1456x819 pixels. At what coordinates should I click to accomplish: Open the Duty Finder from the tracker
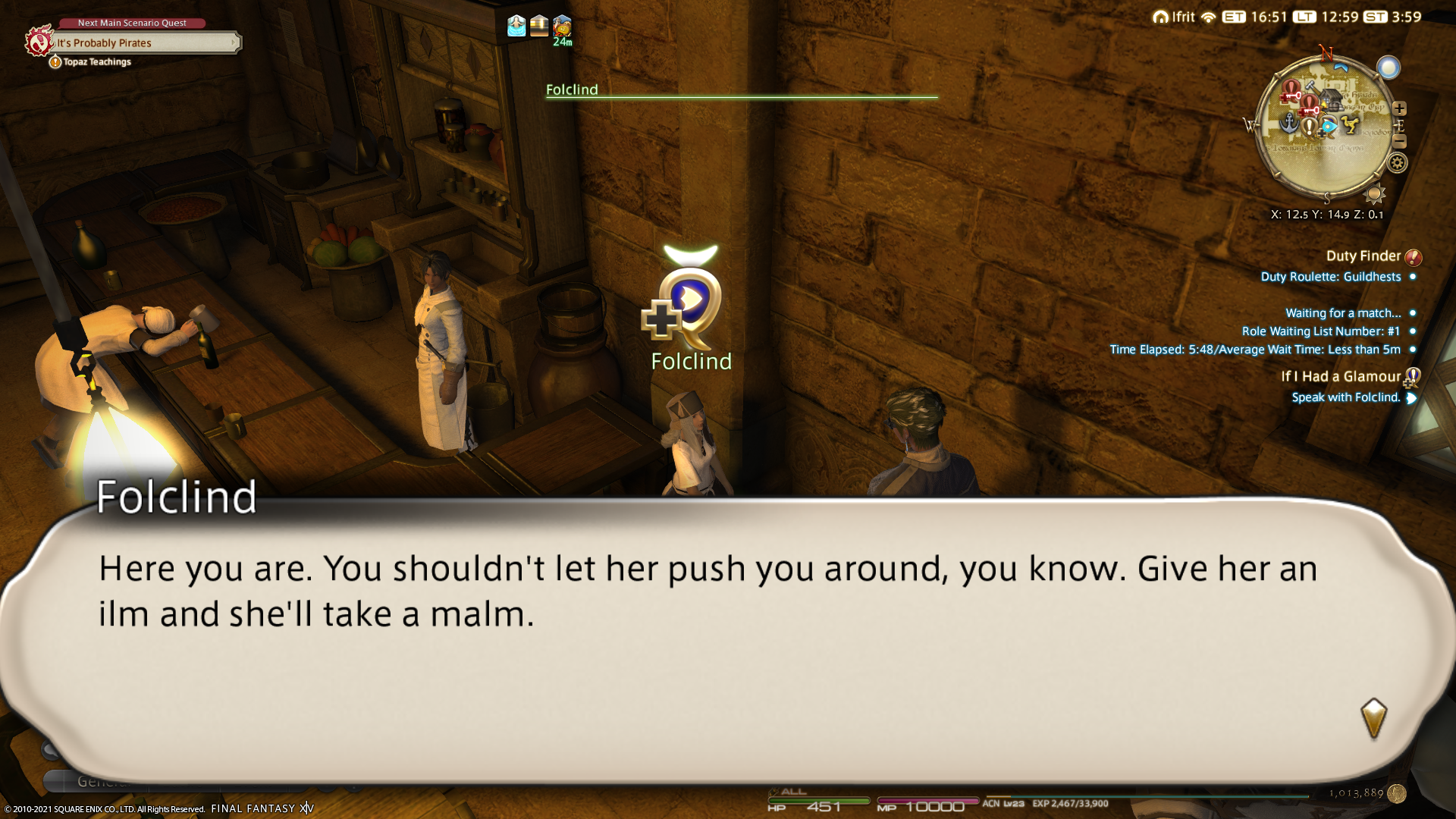tap(1363, 256)
